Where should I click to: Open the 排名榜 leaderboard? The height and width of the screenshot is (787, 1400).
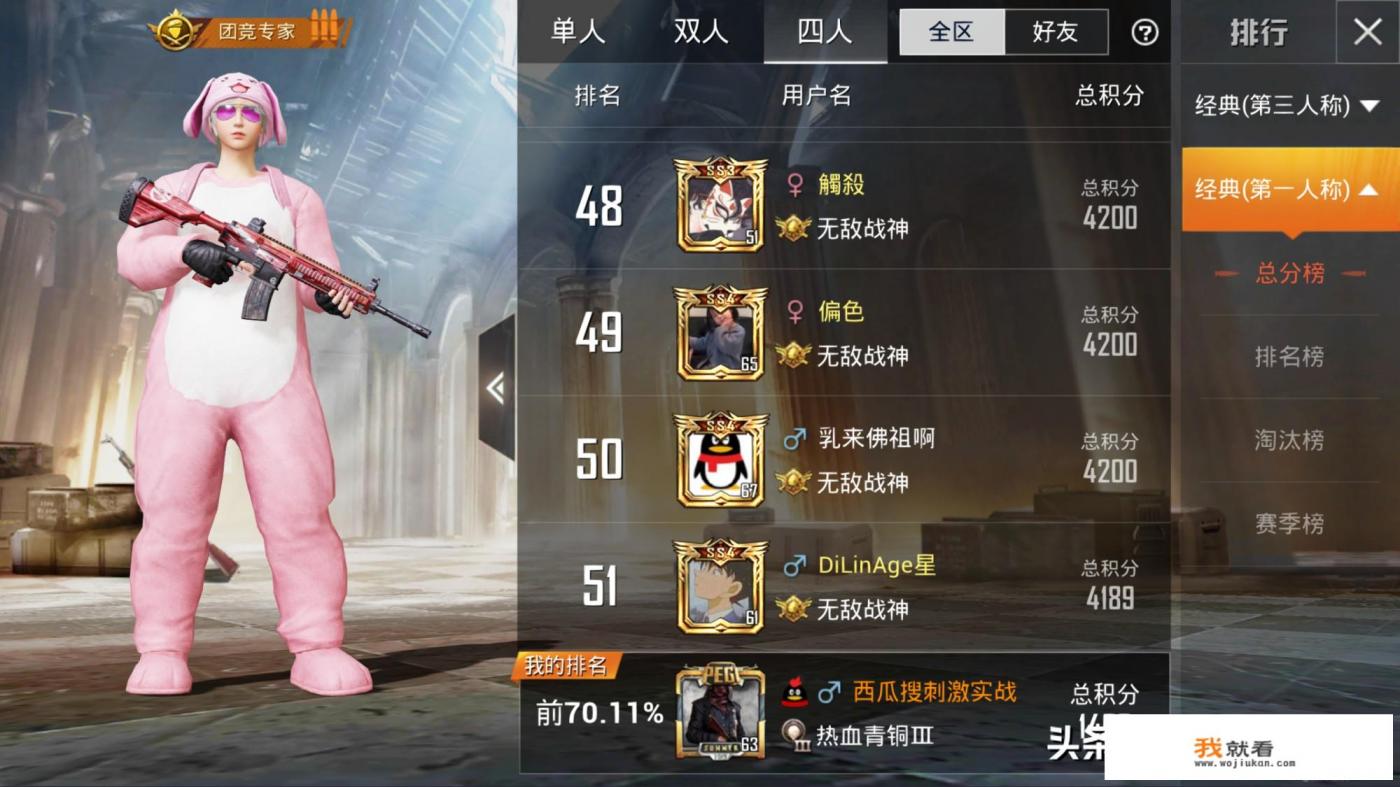tap(1289, 356)
